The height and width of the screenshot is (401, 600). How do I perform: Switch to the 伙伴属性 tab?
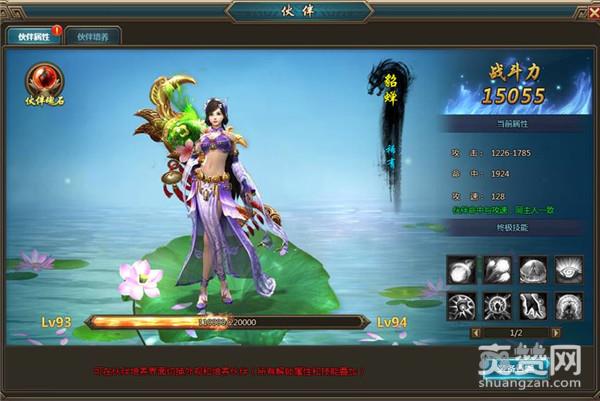(x=32, y=36)
